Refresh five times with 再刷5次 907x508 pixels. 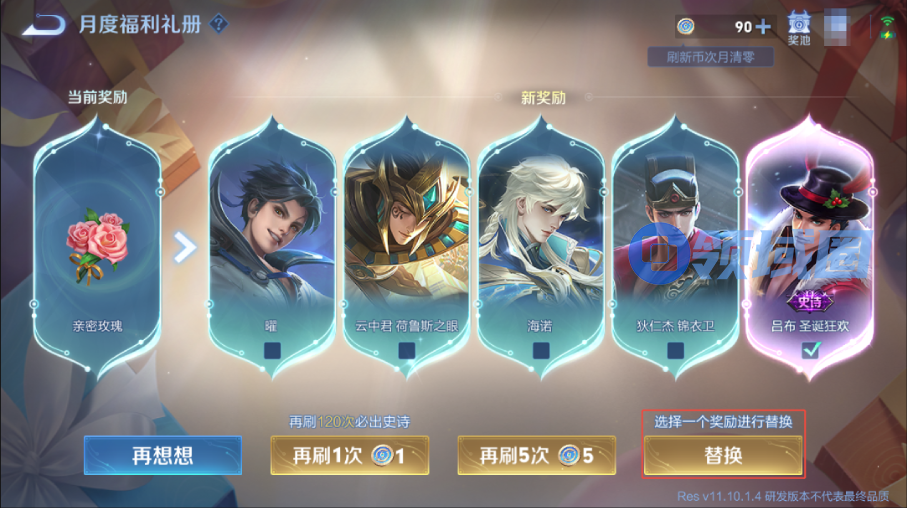[536, 456]
